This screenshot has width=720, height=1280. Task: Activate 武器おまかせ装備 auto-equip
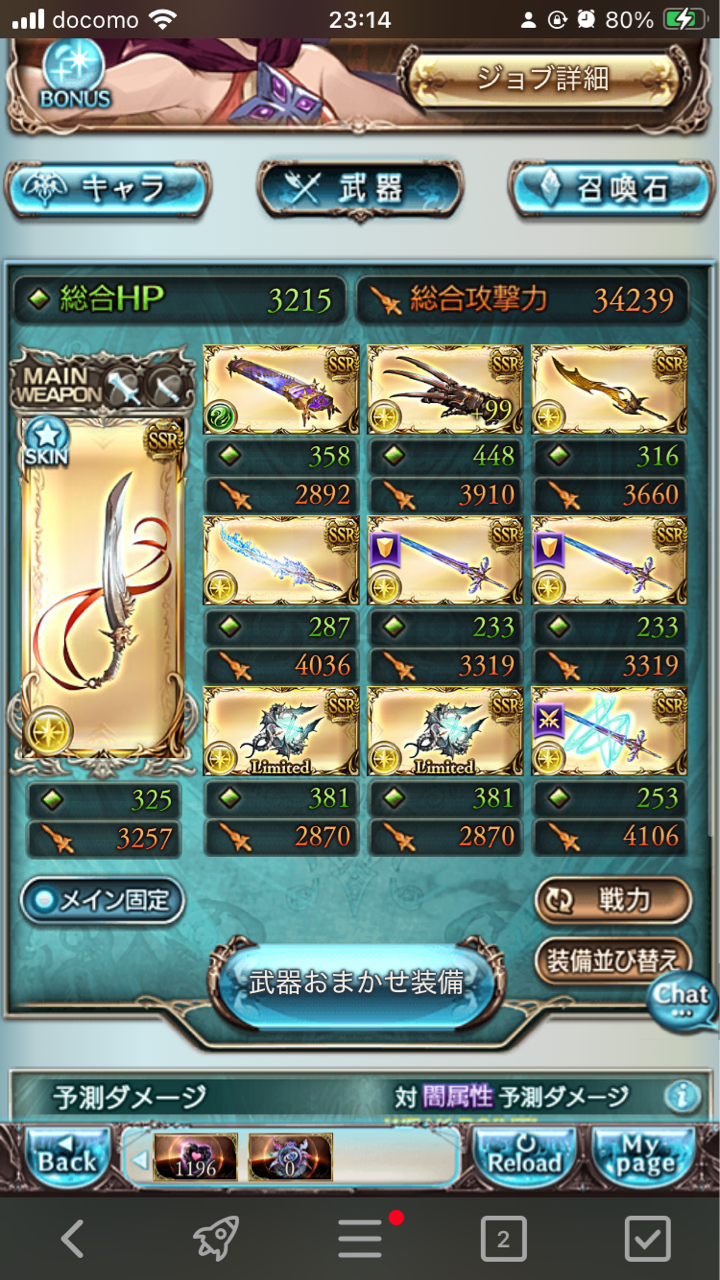(357, 983)
